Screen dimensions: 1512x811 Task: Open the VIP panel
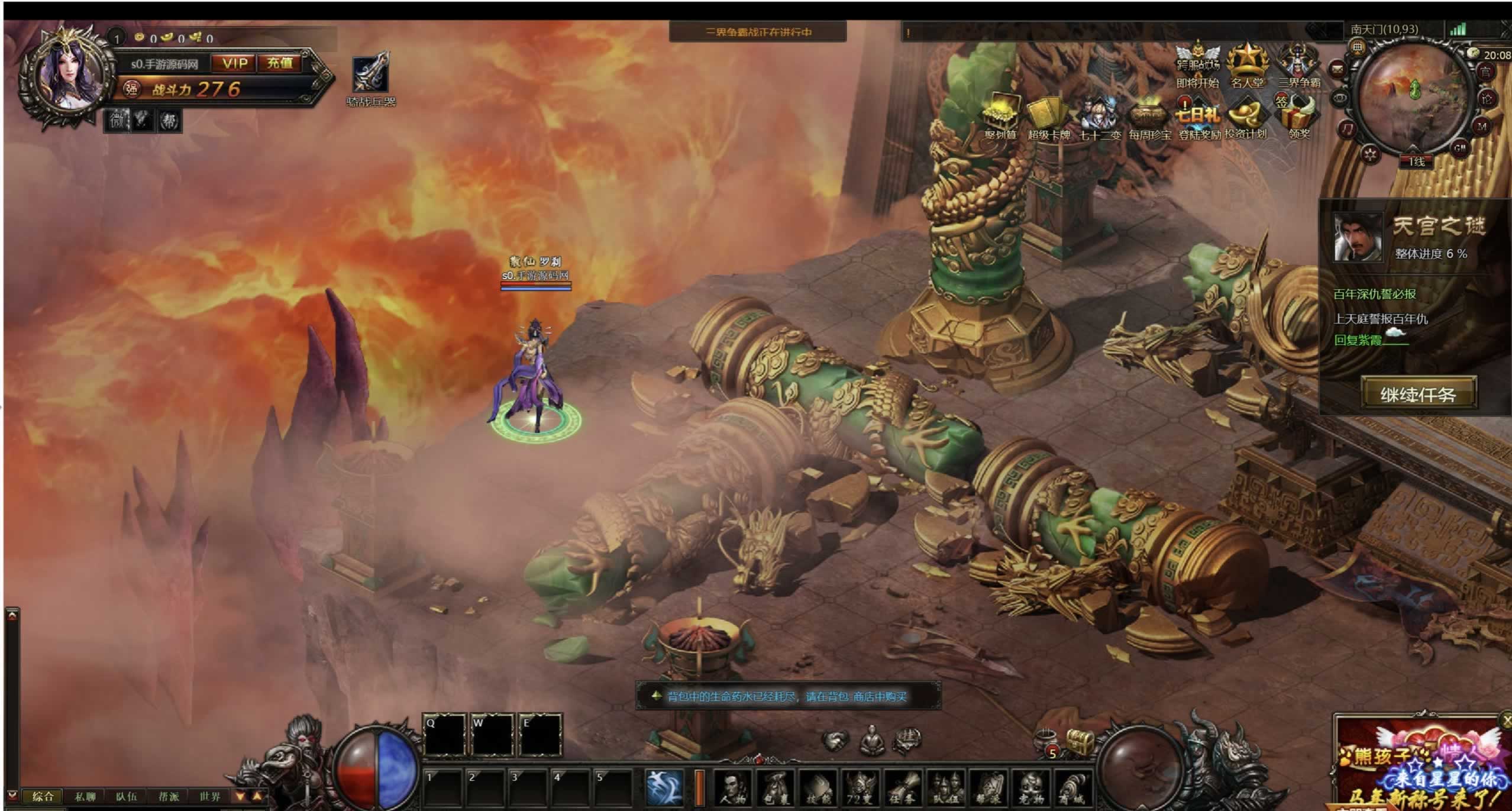235,63
